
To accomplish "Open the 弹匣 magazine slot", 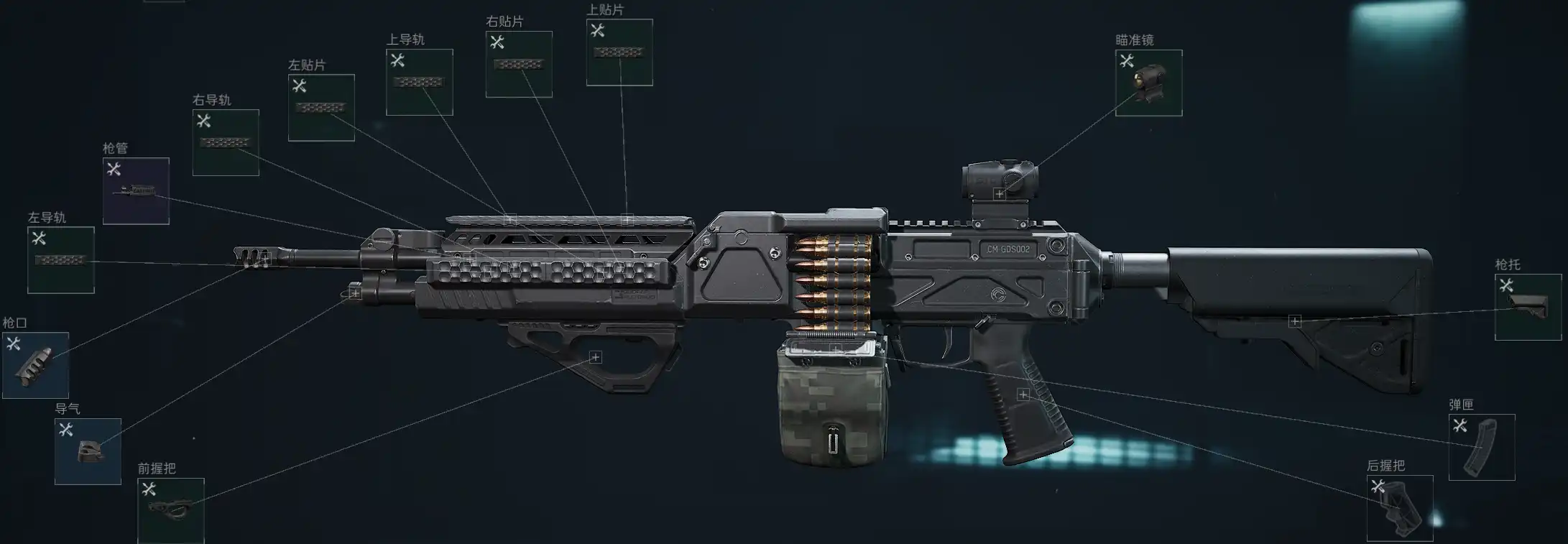I will [x=1482, y=446].
